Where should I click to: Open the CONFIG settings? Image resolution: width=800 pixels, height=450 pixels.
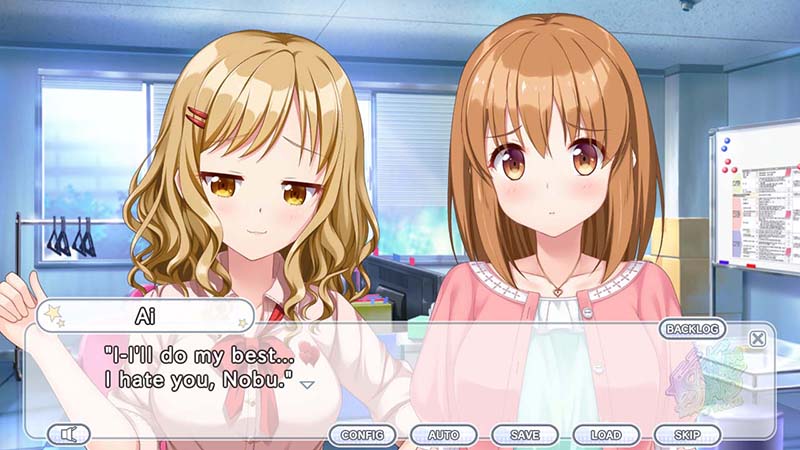(362, 435)
